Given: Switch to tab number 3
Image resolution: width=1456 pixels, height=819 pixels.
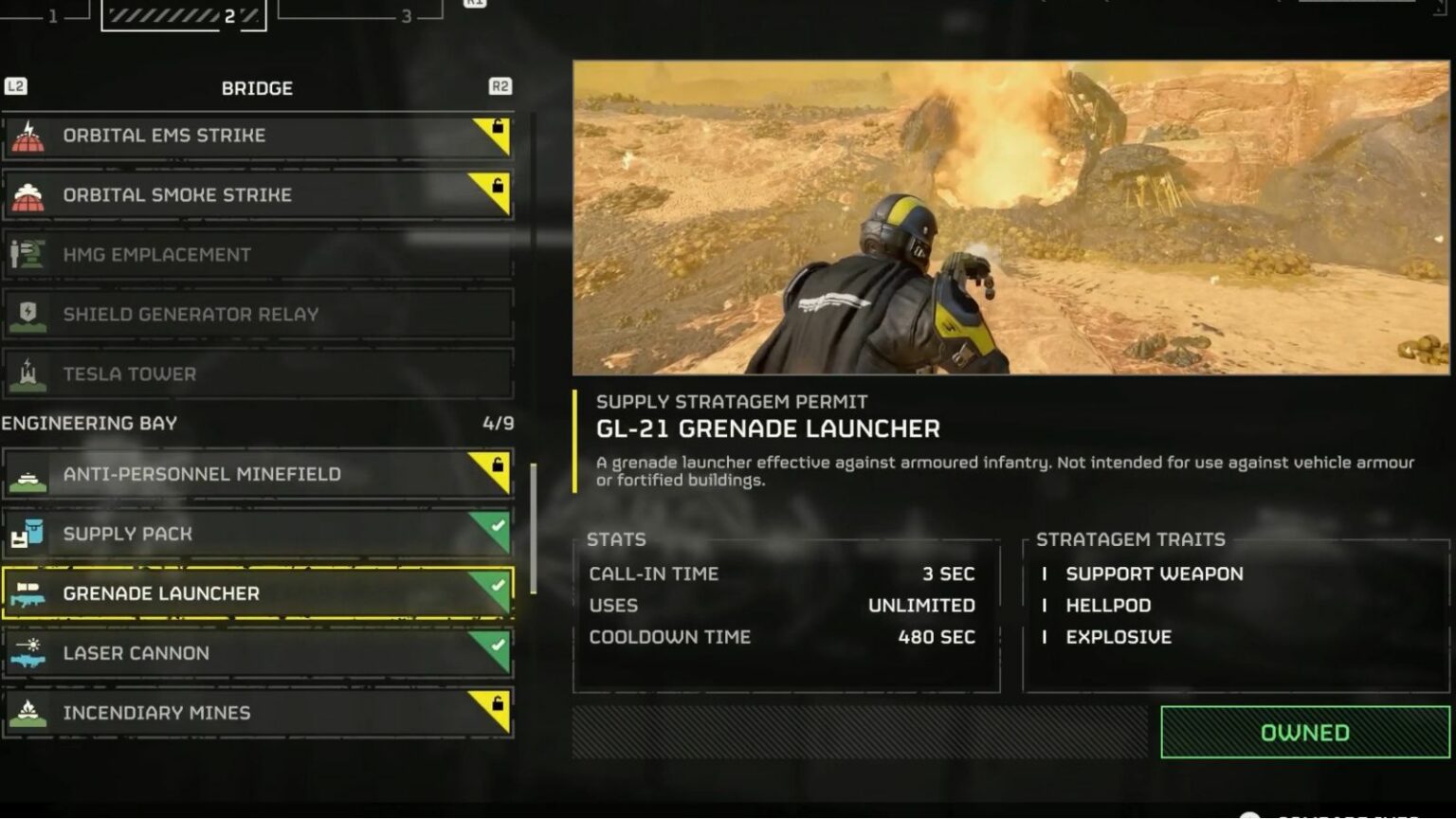Looking at the screenshot, I should [x=360, y=13].
